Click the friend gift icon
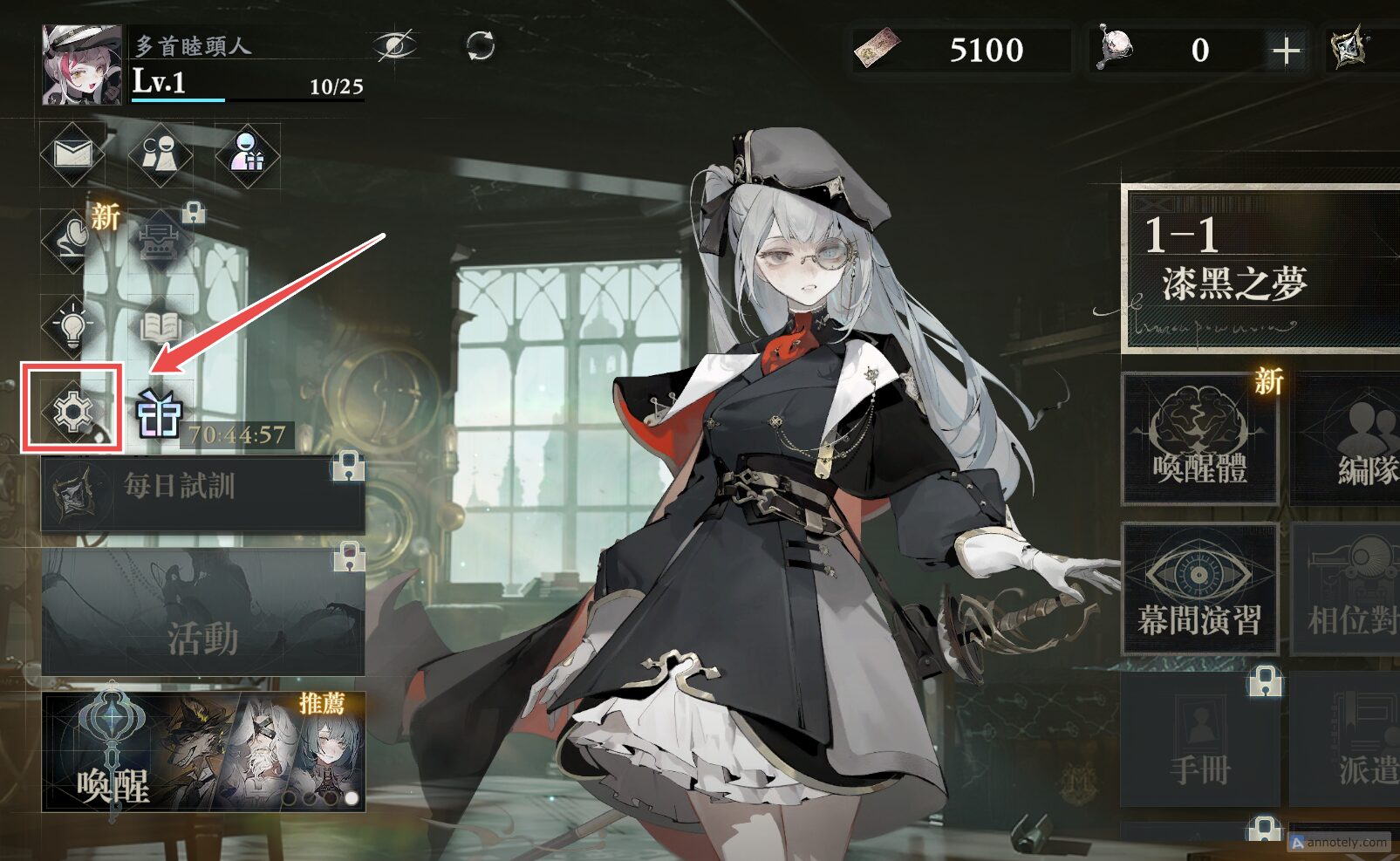This screenshot has width=1400, height=861. click(248, 154)
